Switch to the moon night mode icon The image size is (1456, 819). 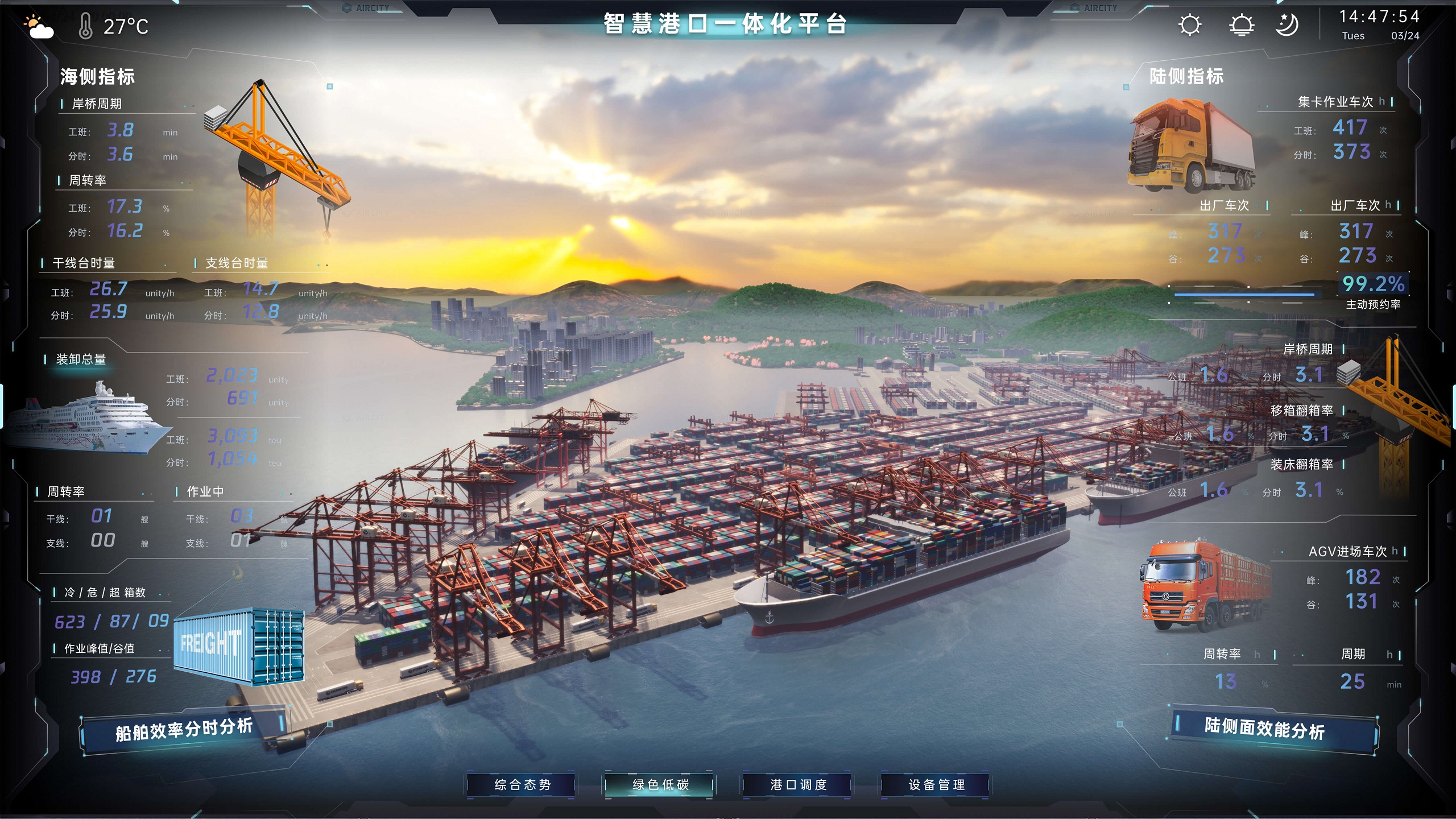coord(1287,25)
